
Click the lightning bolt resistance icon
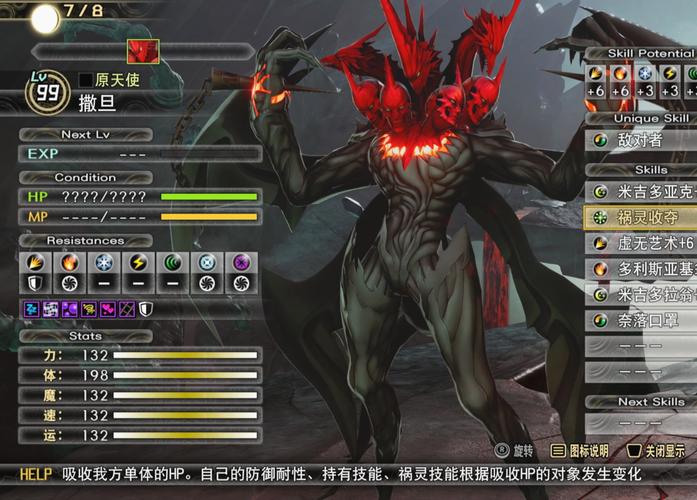pos(140,262)
